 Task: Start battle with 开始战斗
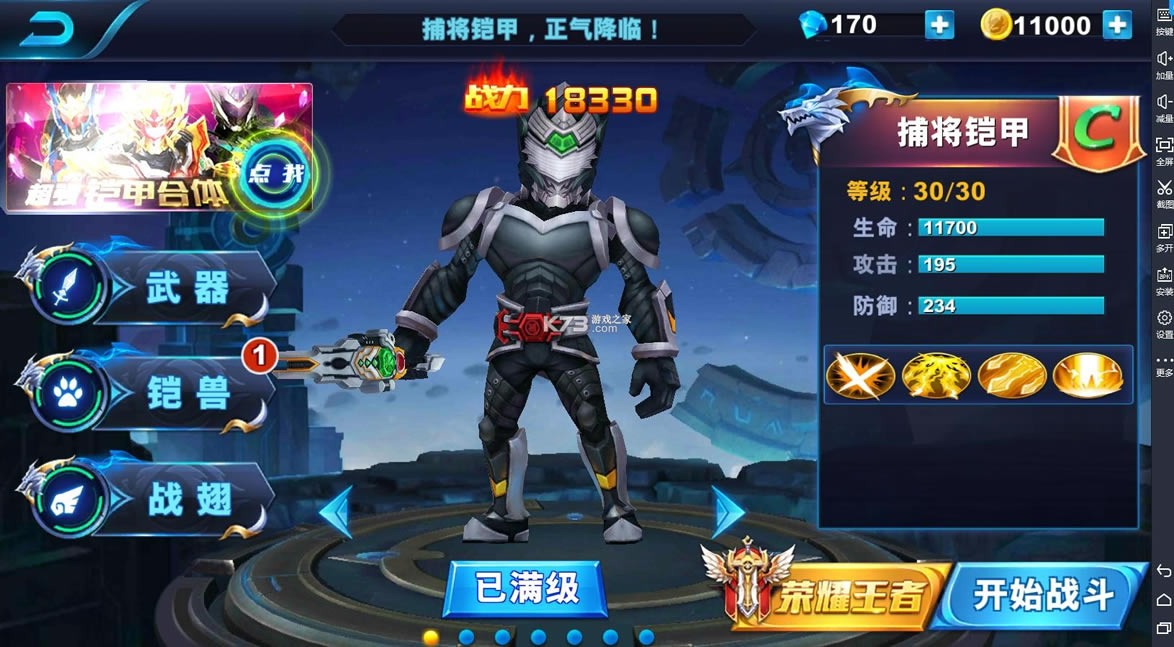point(1042,595)
